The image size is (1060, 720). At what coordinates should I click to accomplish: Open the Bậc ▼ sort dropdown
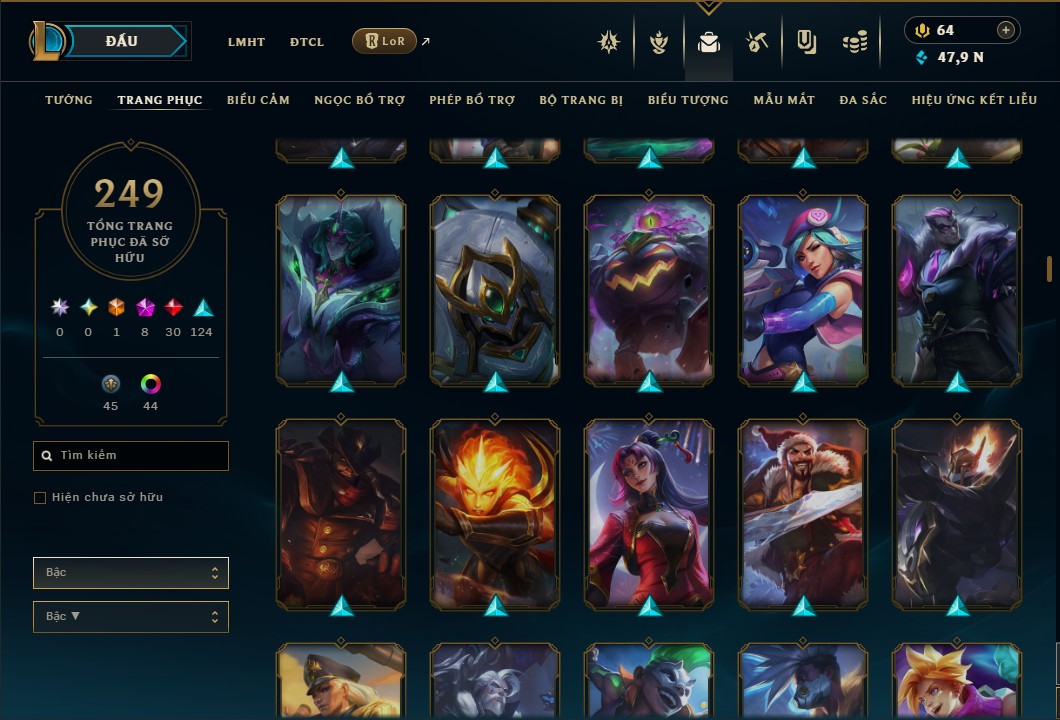click(131, 616)
